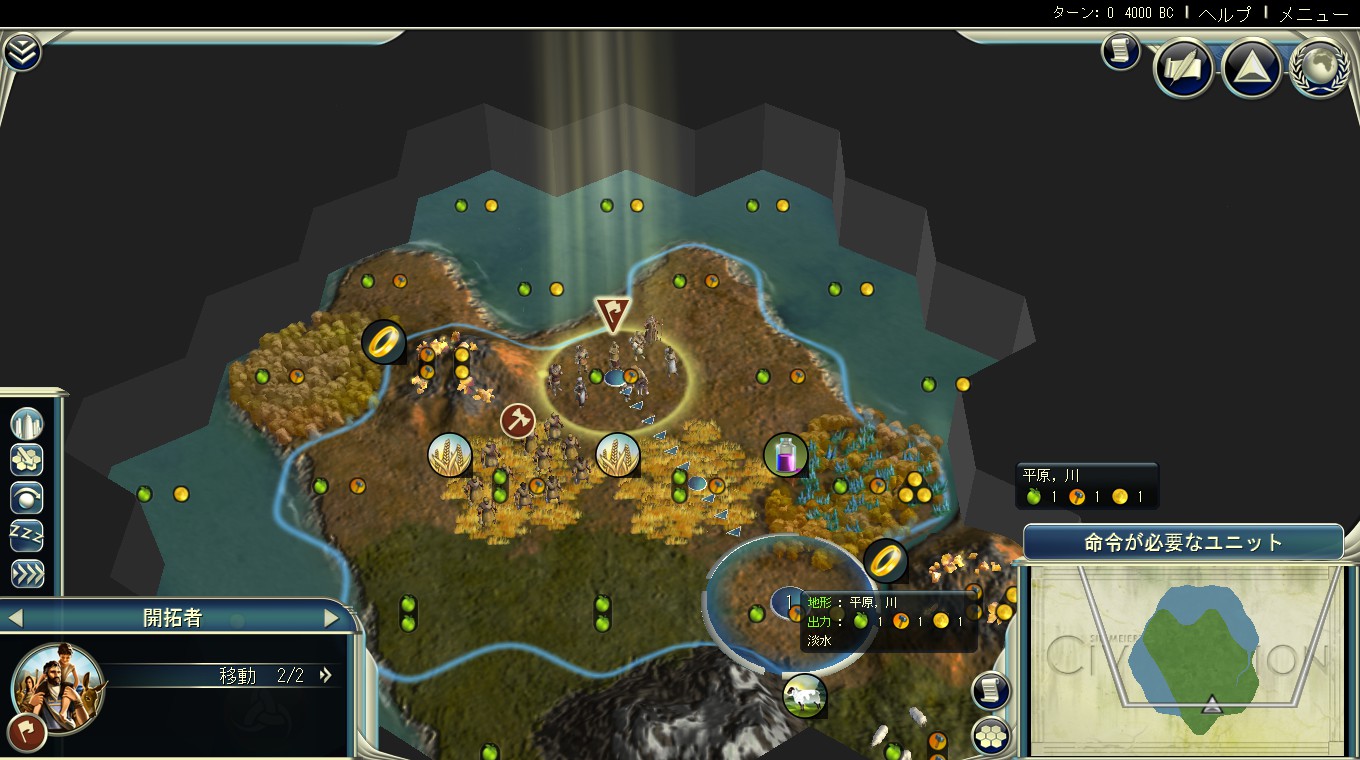The width and height of the screenshot is (1360, 760).
Task: Found a city with the skyscraper icon
Action: tap(27, 423)
